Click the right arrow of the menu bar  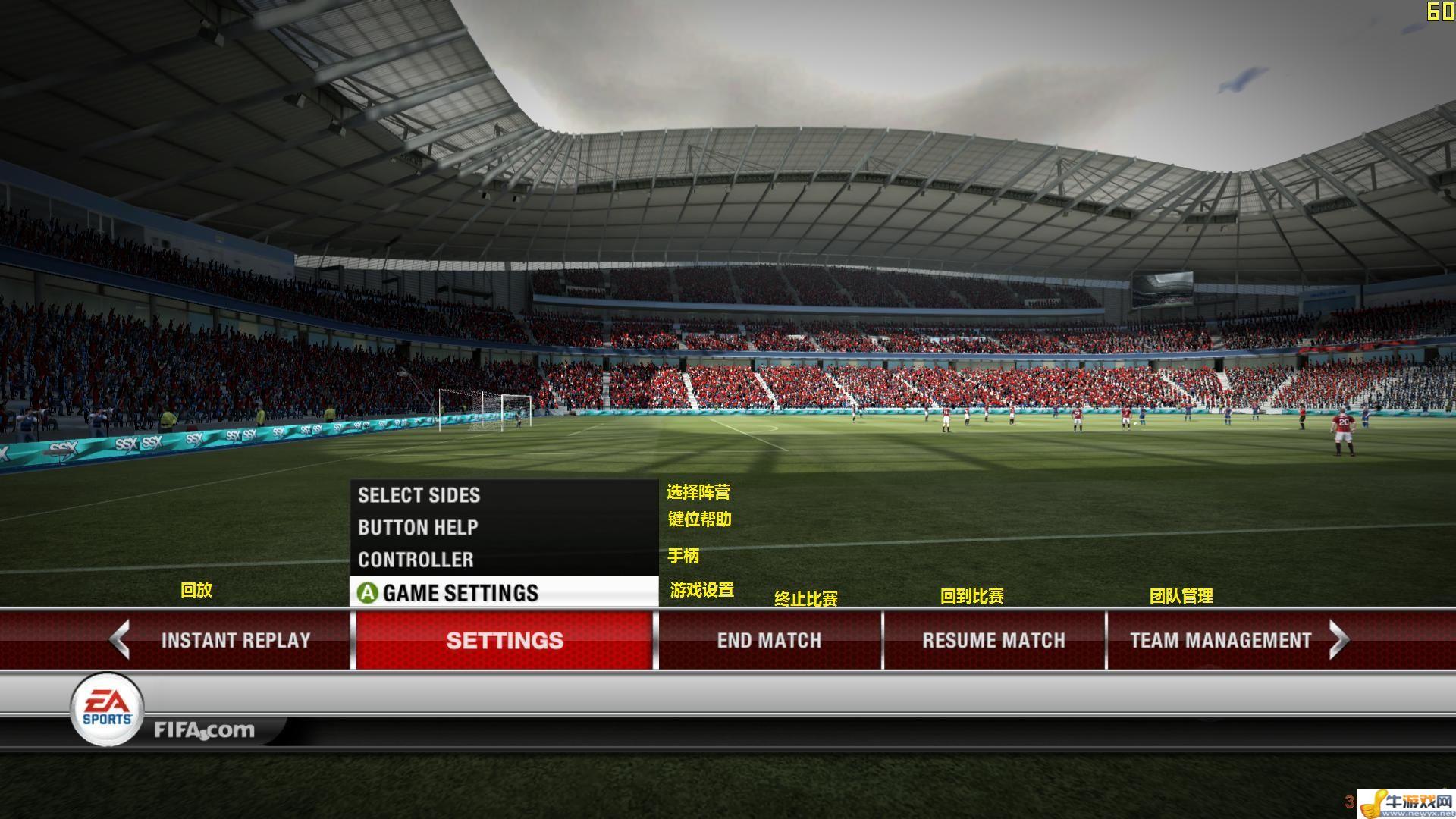1339,639
